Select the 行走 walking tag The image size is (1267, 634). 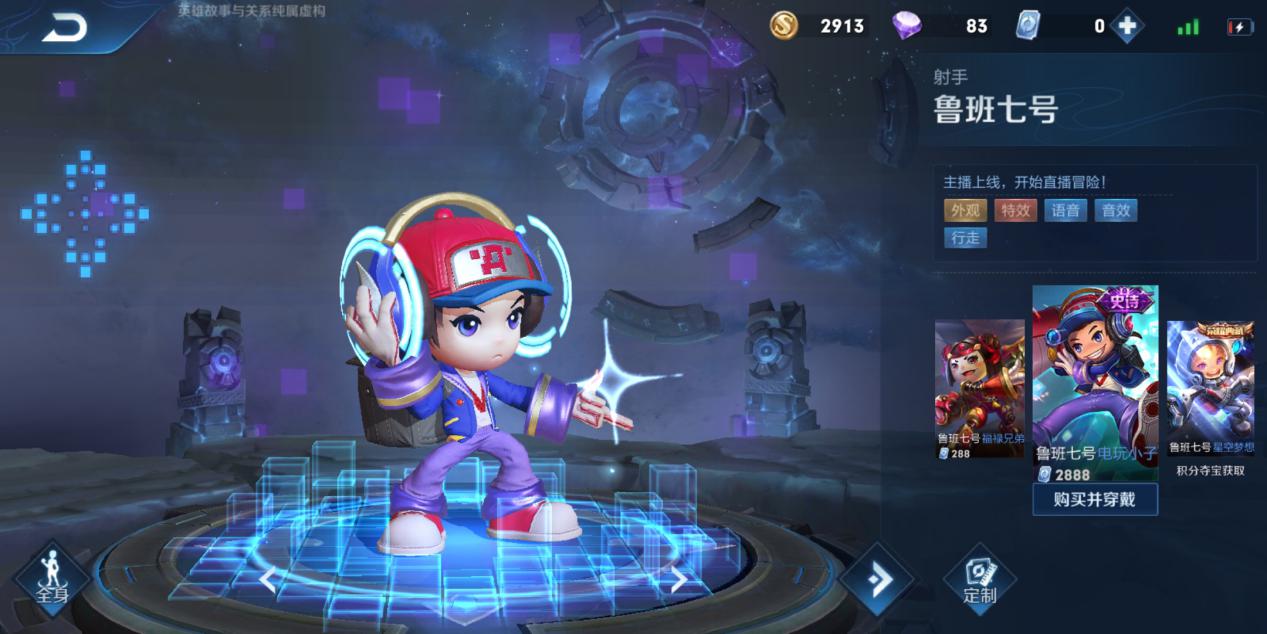pyautogui.click(x=965, y=238)
